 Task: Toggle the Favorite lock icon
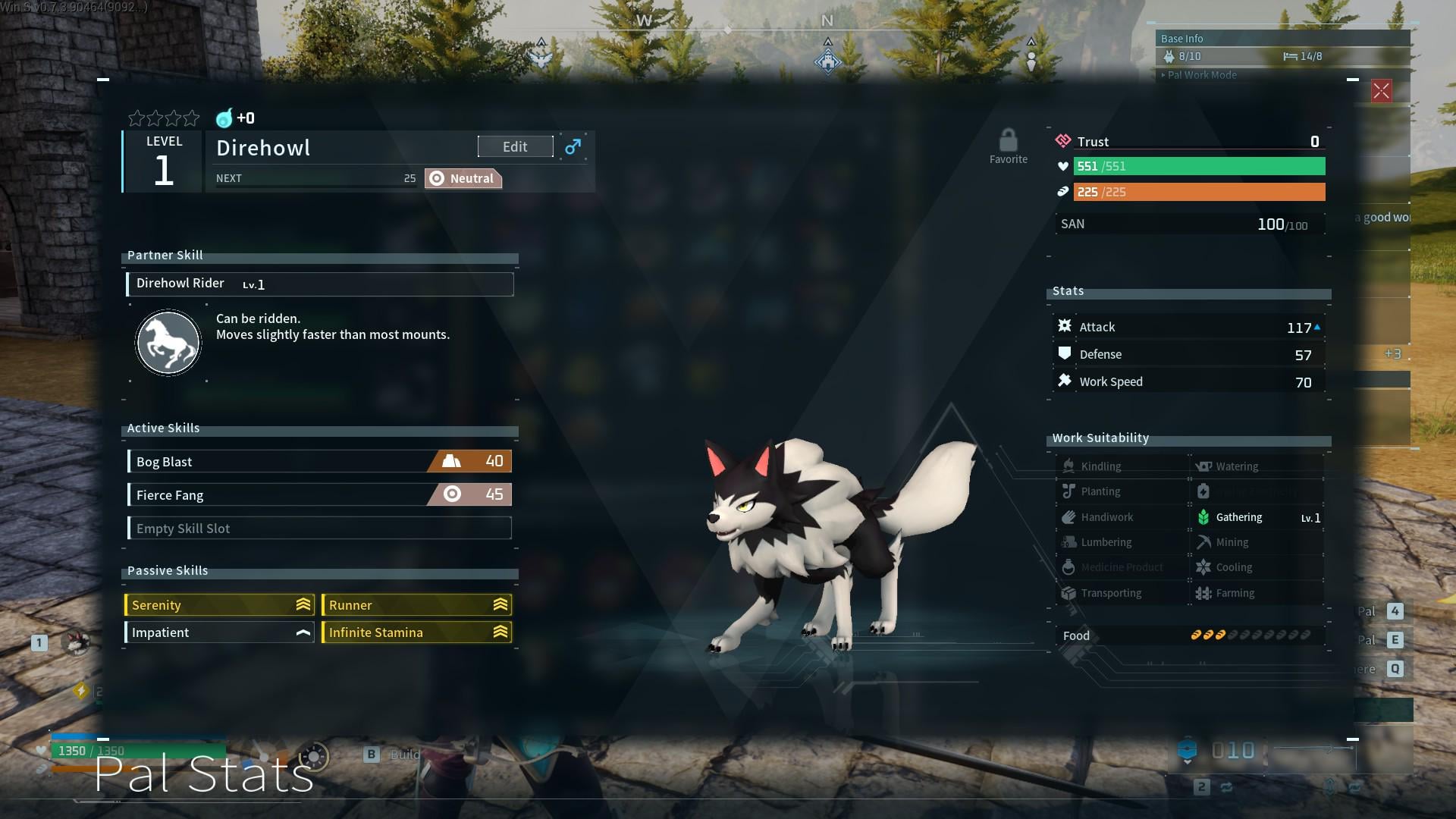point(1008,142)
